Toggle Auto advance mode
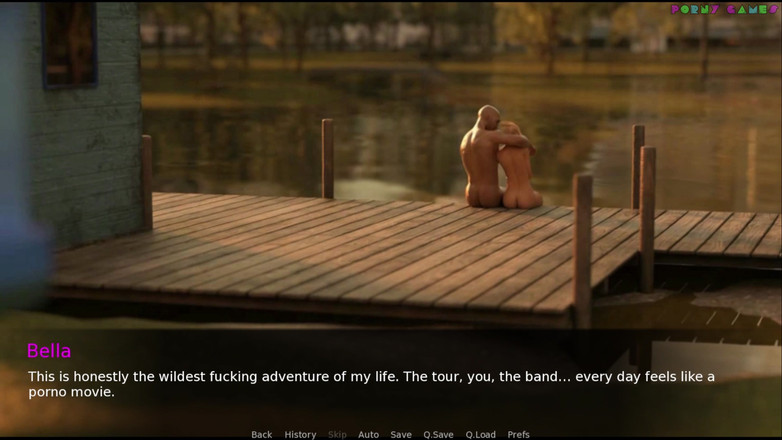The image size is (782, 440). point(368,434)
